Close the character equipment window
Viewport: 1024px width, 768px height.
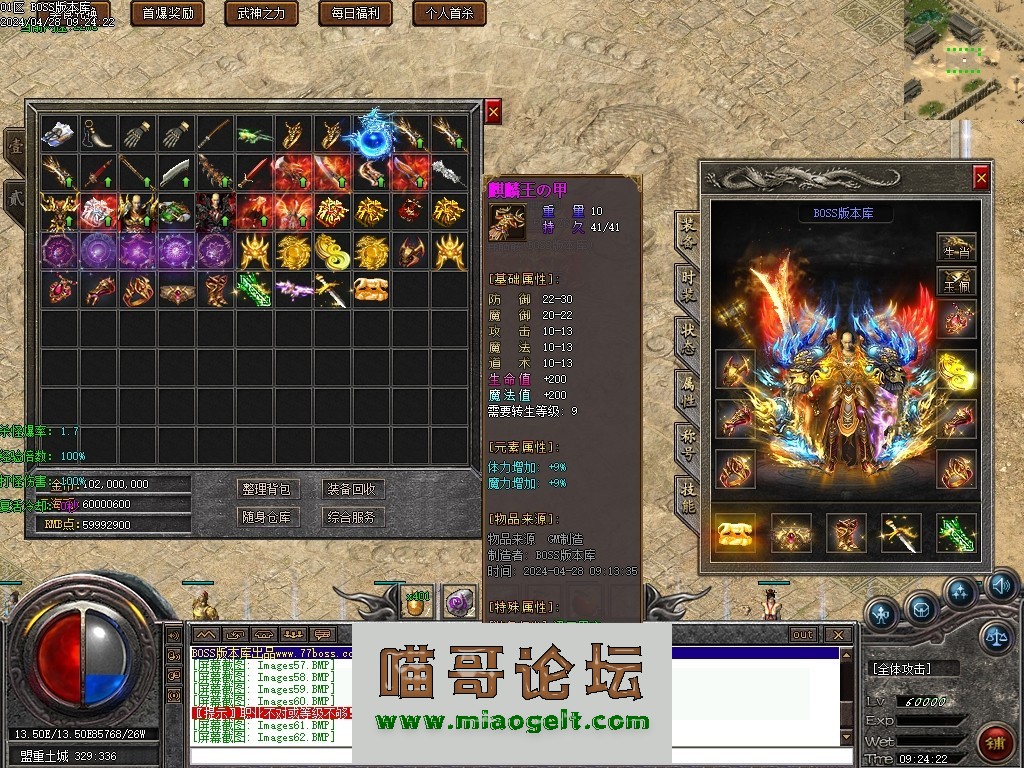(x=981, y=178)
